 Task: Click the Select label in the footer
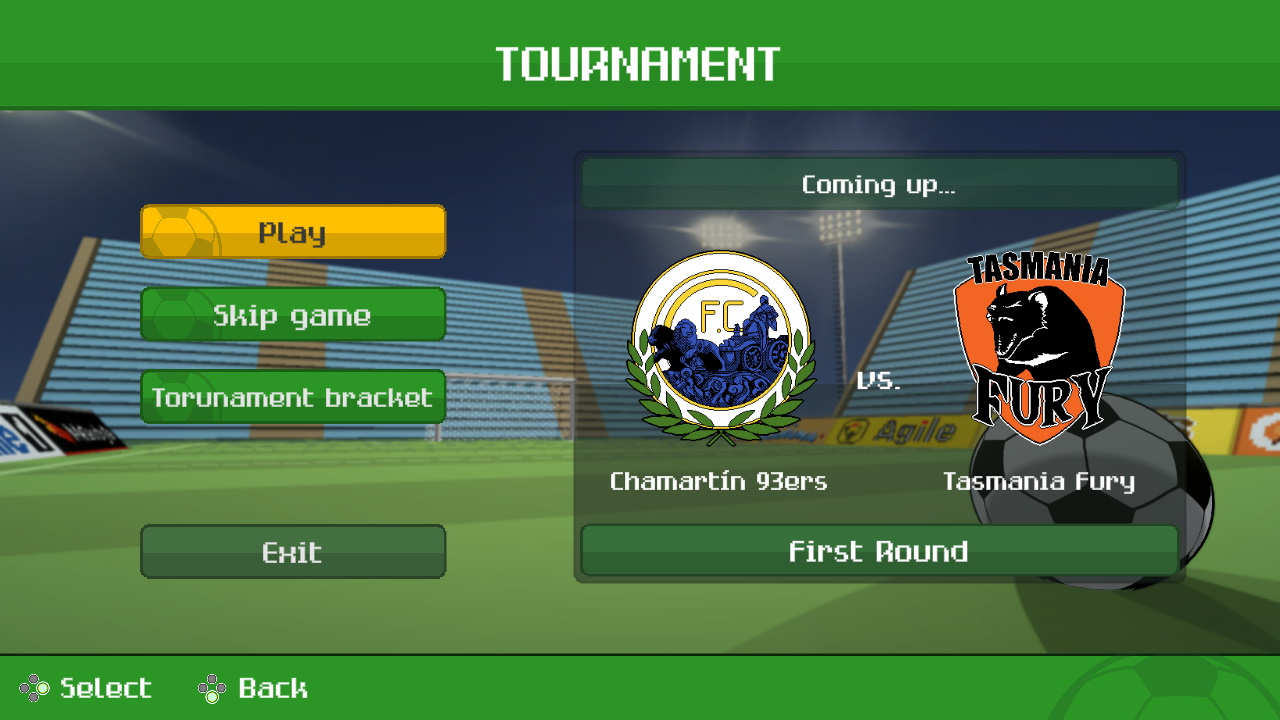[x=103, y=688]
